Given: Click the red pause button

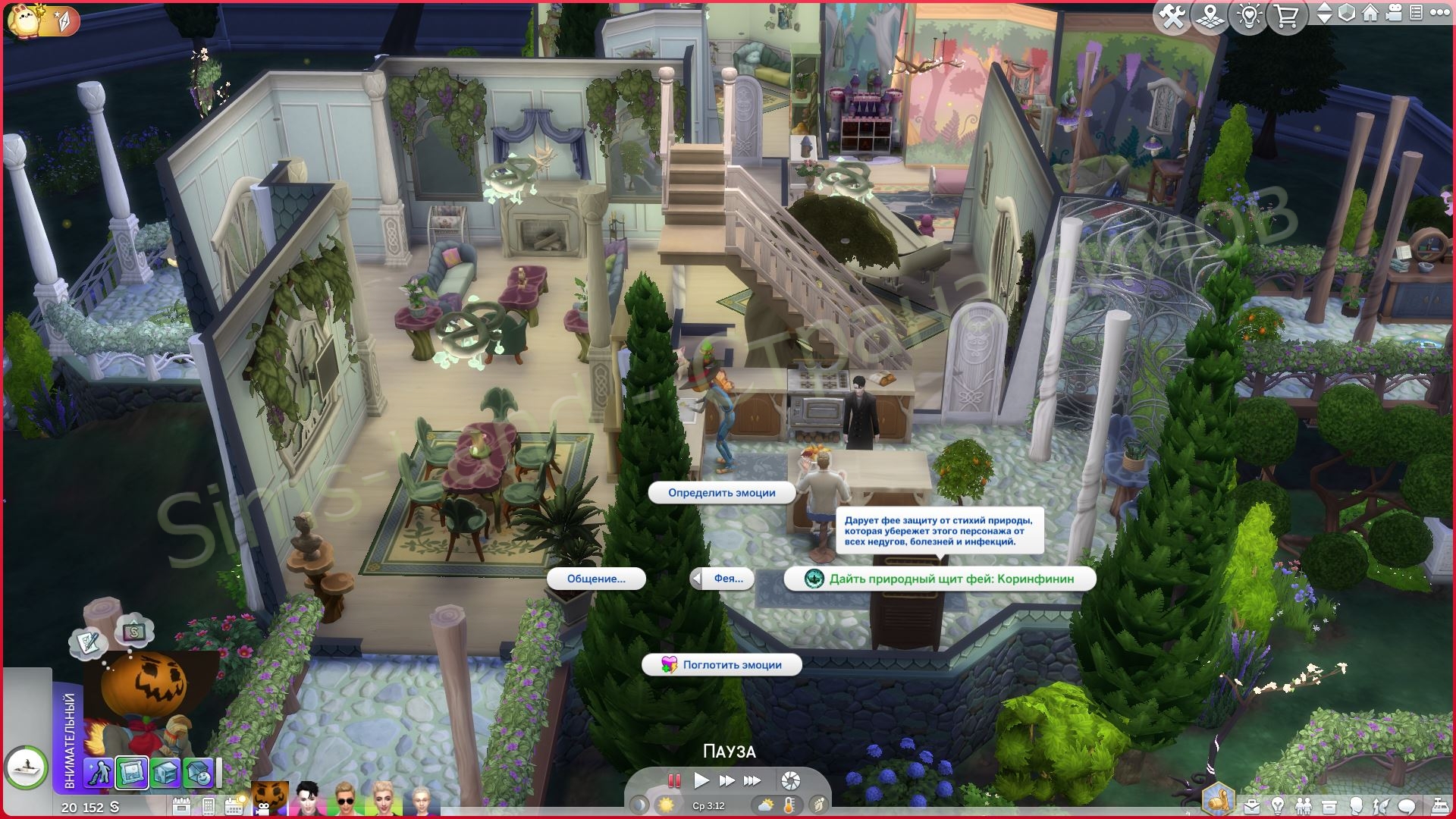Looking at the screenshot, I should pyautogui.click(x=673, y=780).
